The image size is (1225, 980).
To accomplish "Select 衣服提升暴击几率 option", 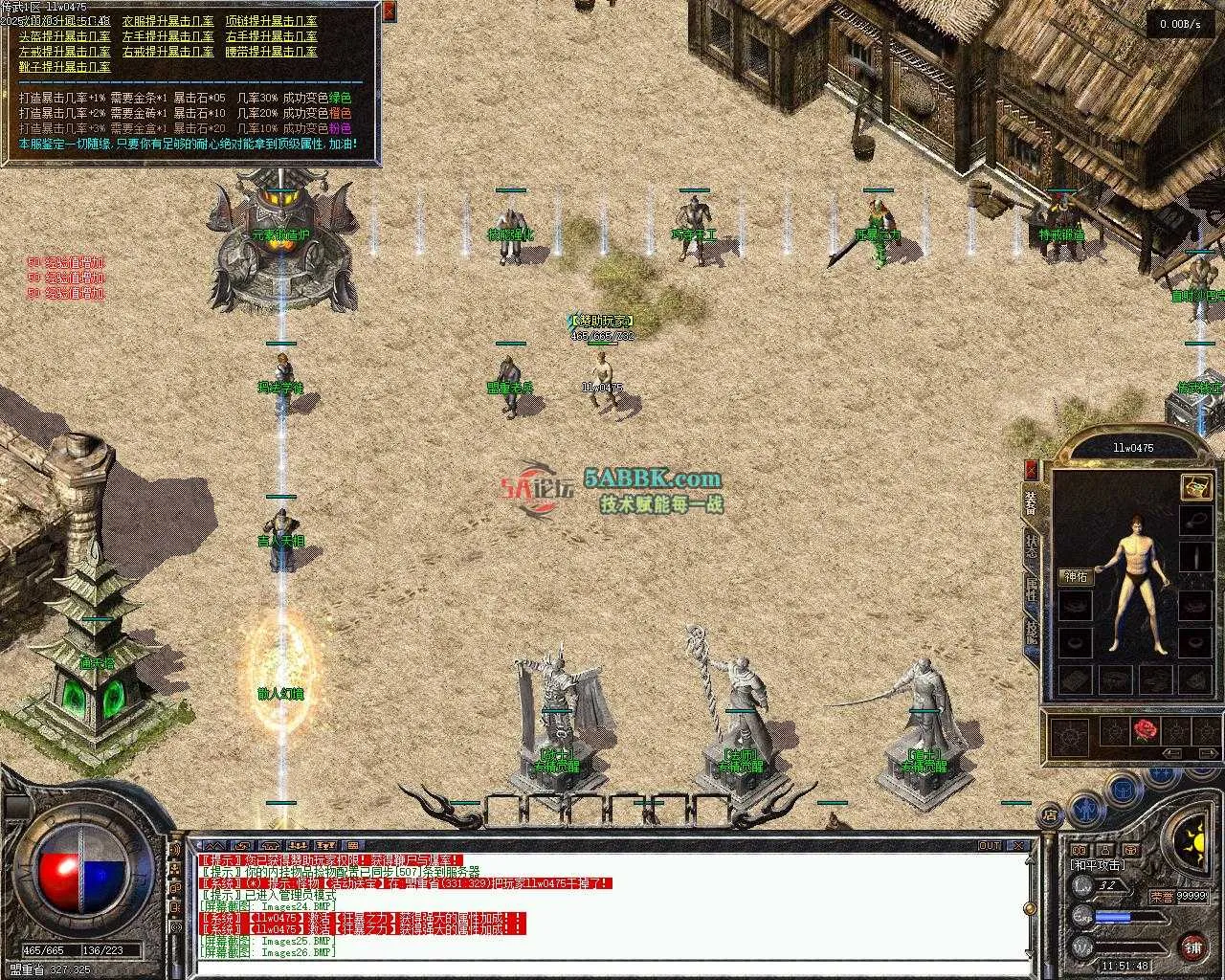I will point(167,21).
